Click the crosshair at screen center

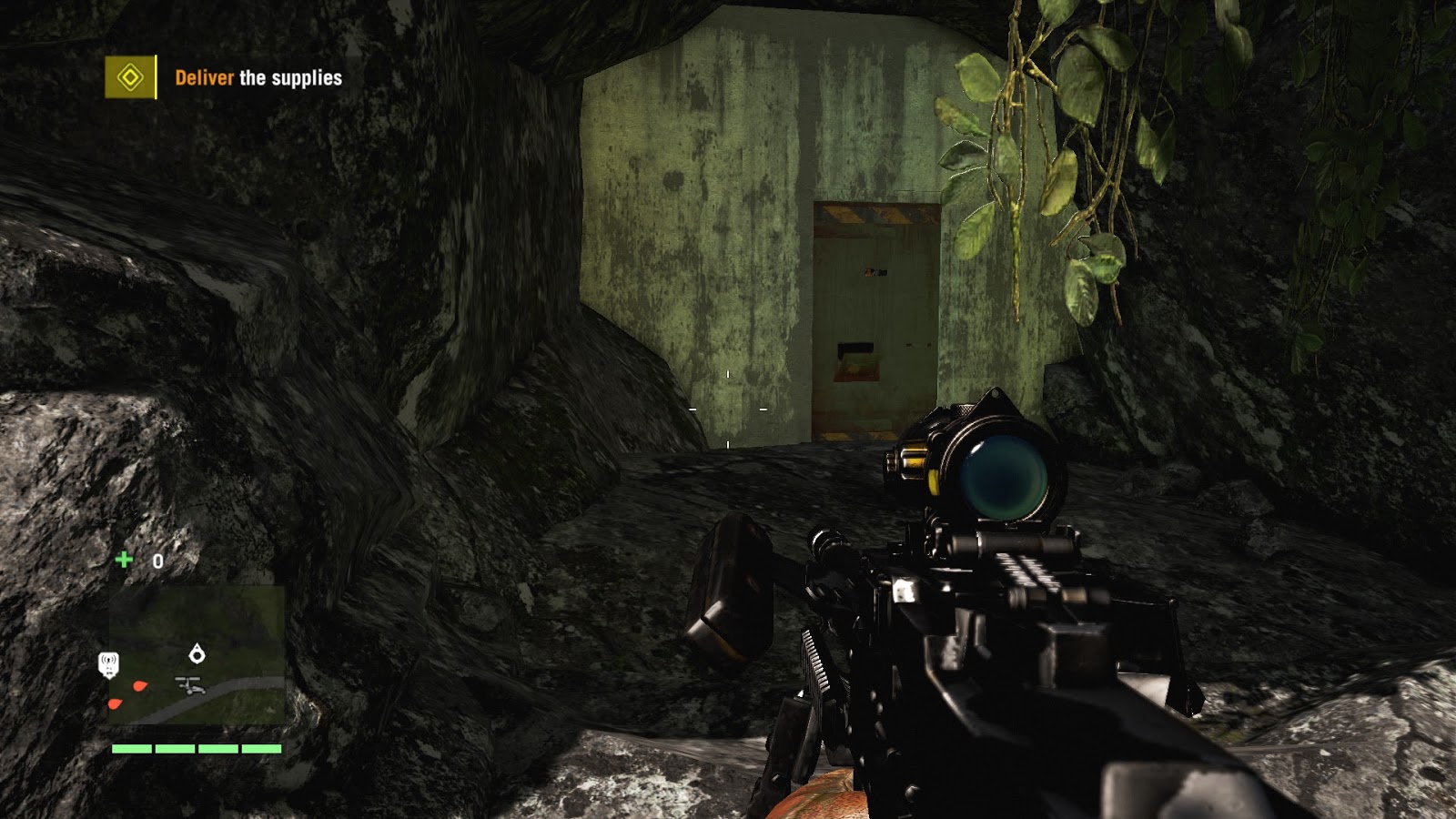point(728,409)
